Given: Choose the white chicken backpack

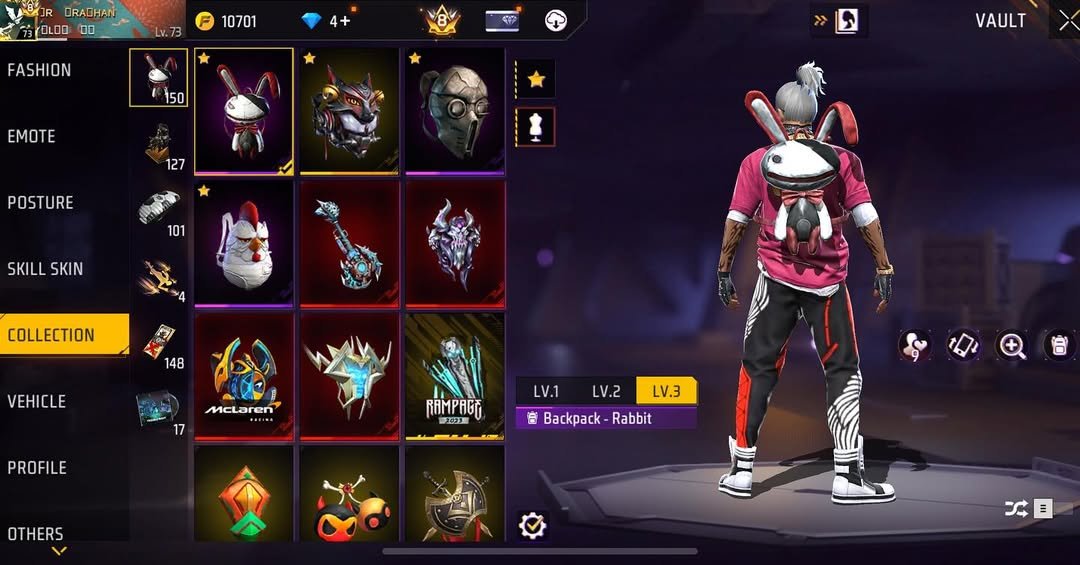Looking at the screenshot, I should point(244,243).
